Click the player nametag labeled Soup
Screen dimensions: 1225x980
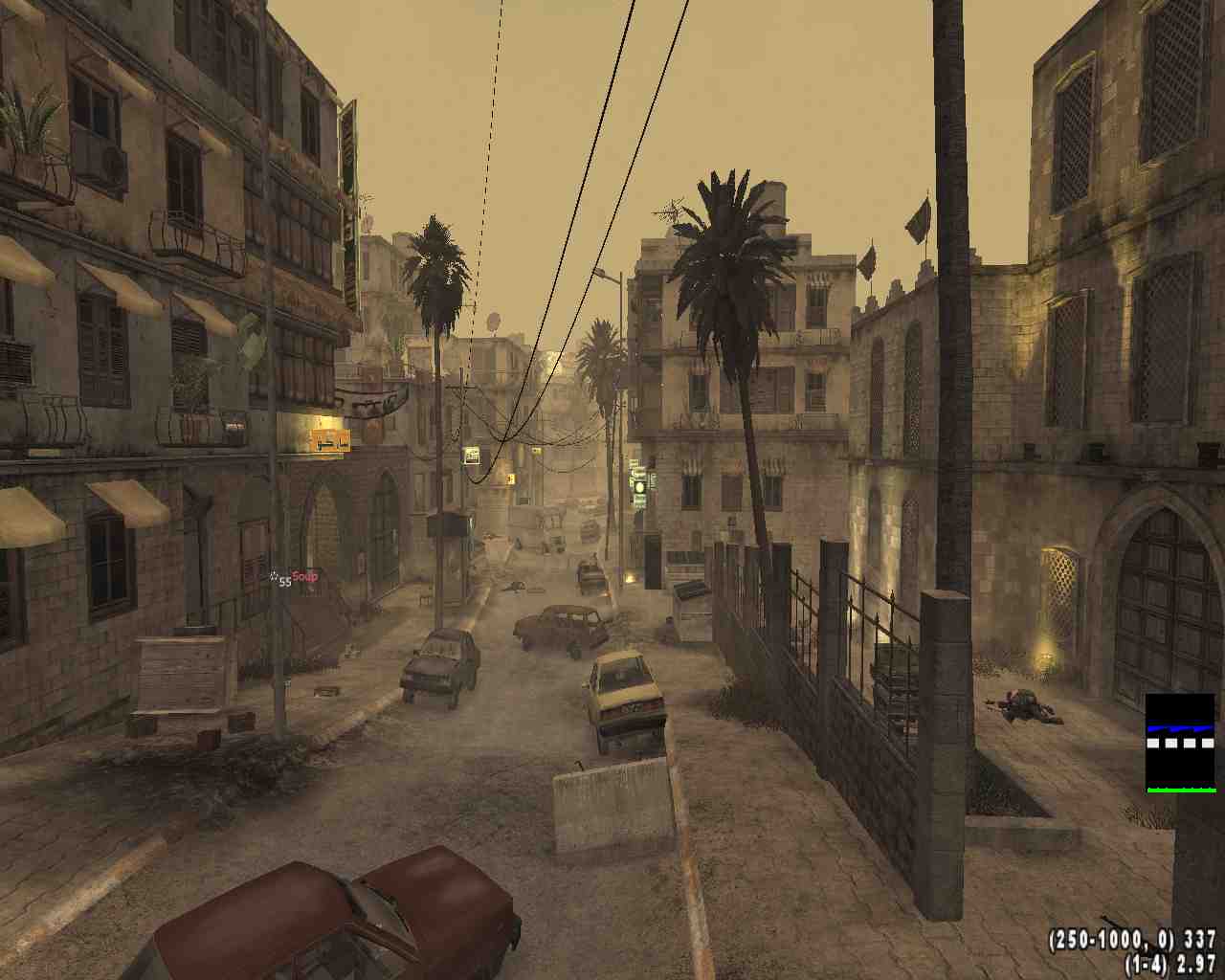304,573
